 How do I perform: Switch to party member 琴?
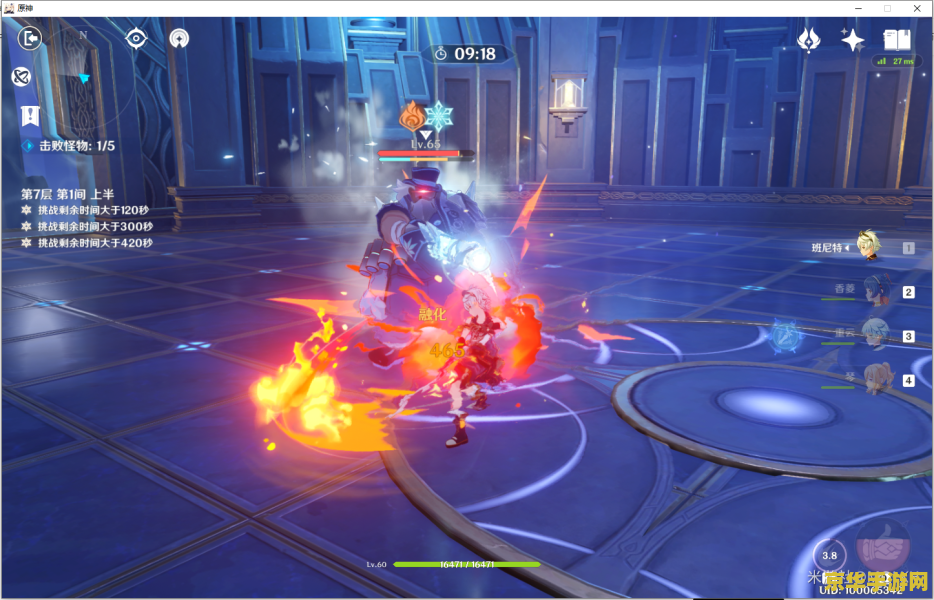[x=873, y=379]
